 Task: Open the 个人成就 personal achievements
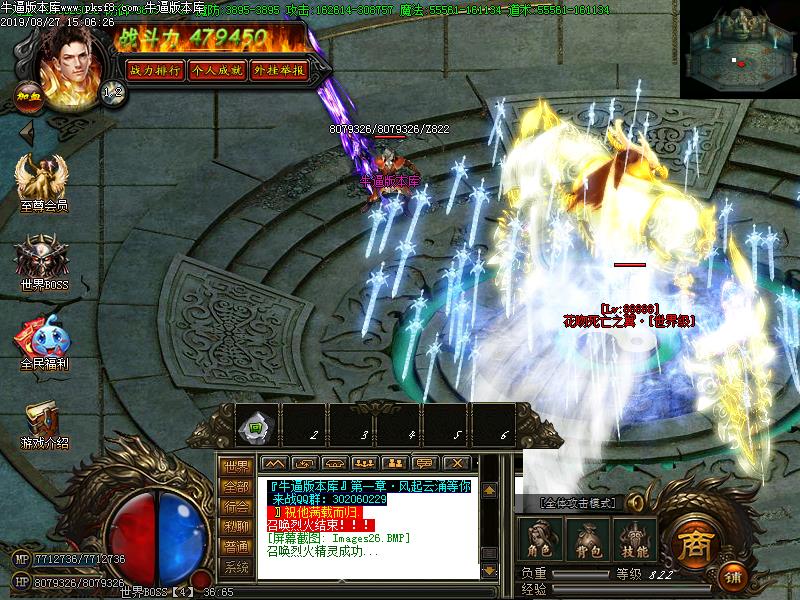(216, 70)
